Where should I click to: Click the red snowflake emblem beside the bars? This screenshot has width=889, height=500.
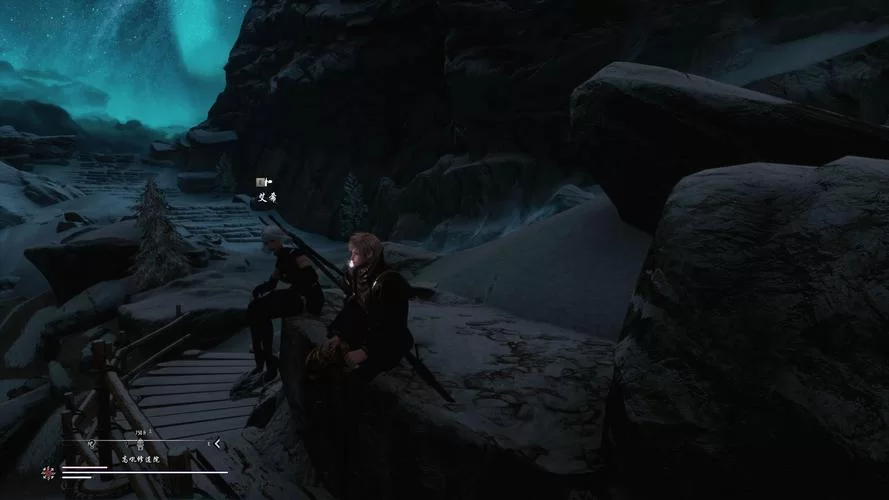(x=48, y=472)
